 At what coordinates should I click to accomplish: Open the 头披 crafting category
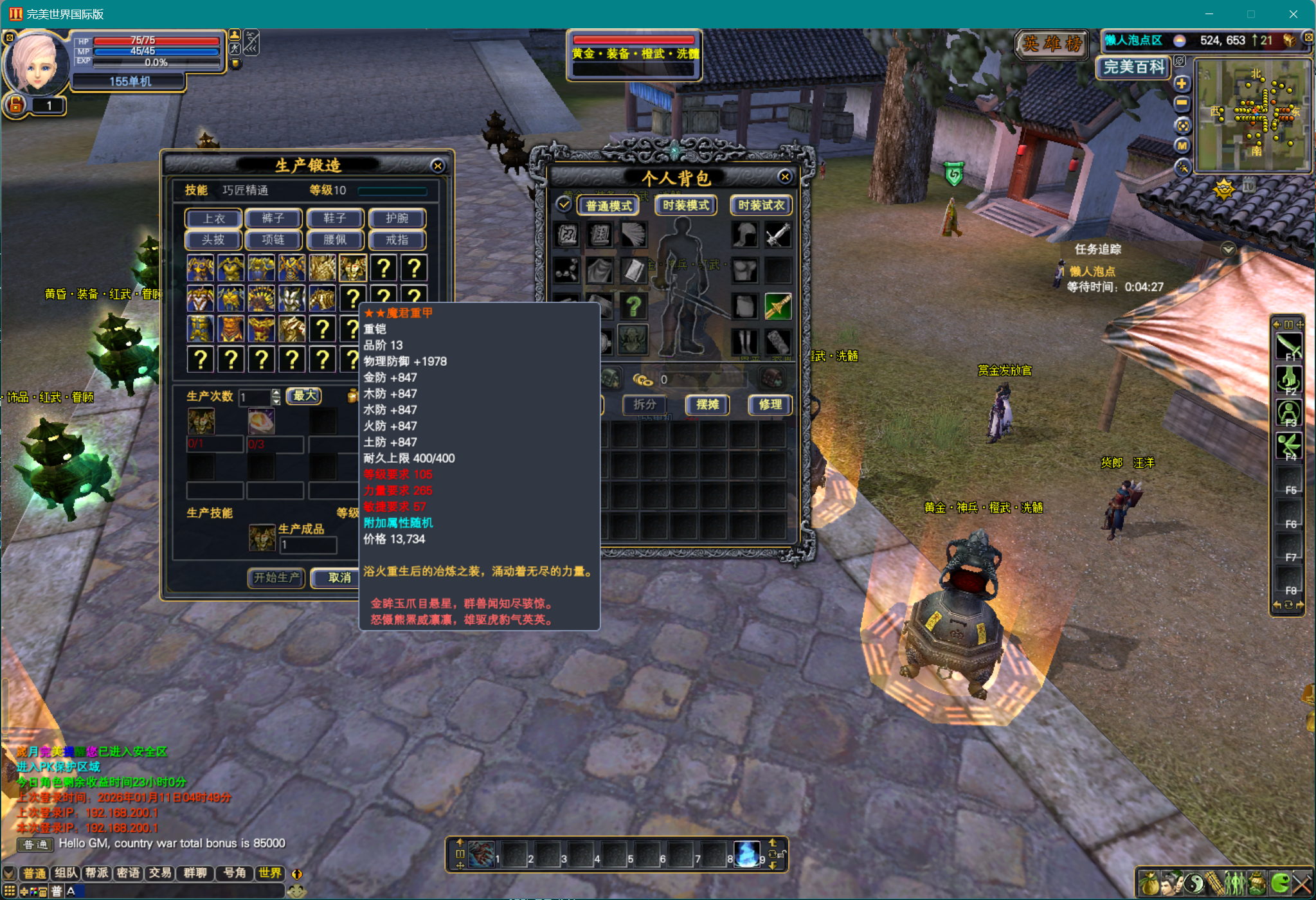[x=213, y=240]
